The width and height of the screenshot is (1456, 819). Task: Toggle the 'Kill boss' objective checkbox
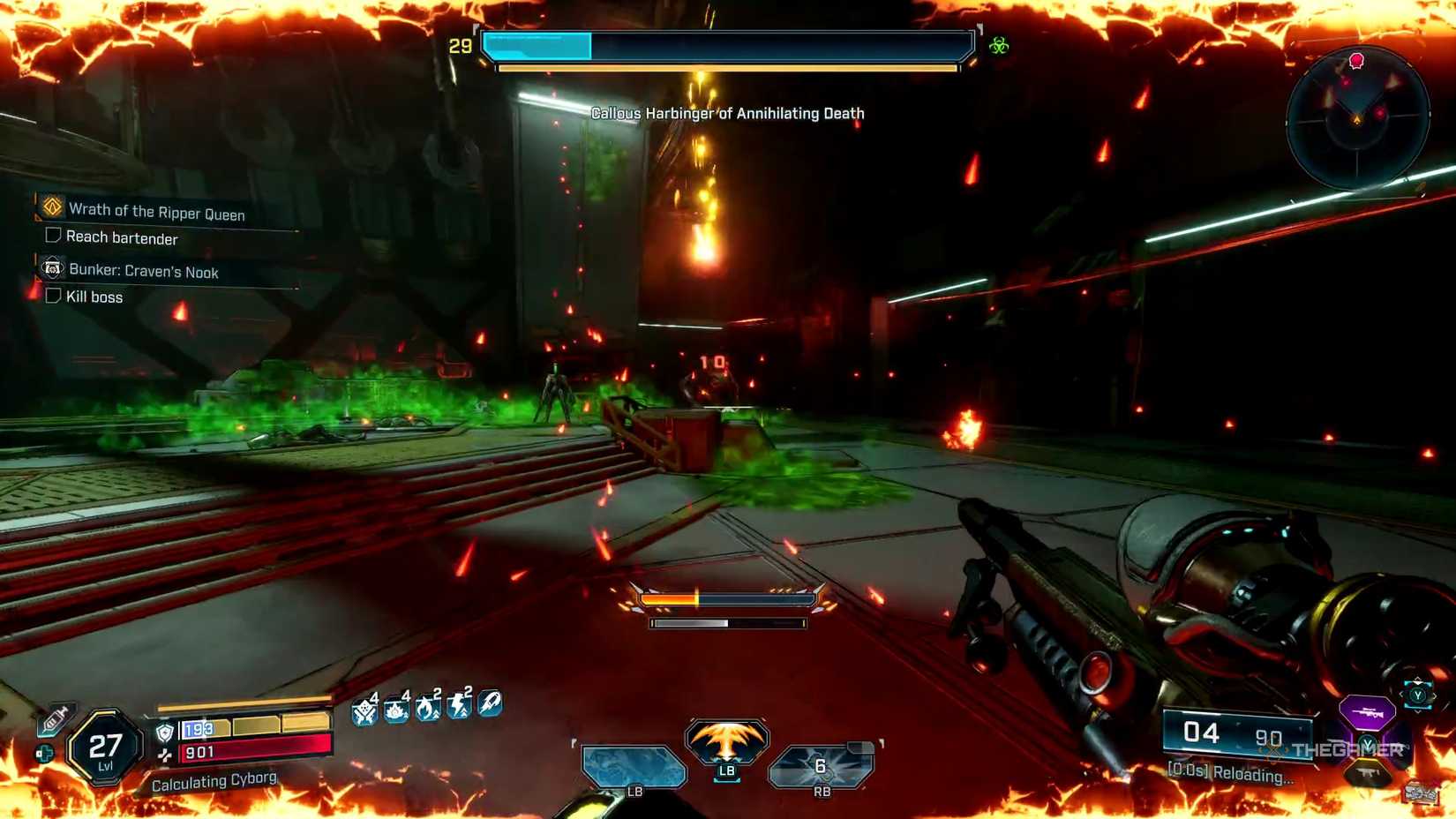pos(53,296)
